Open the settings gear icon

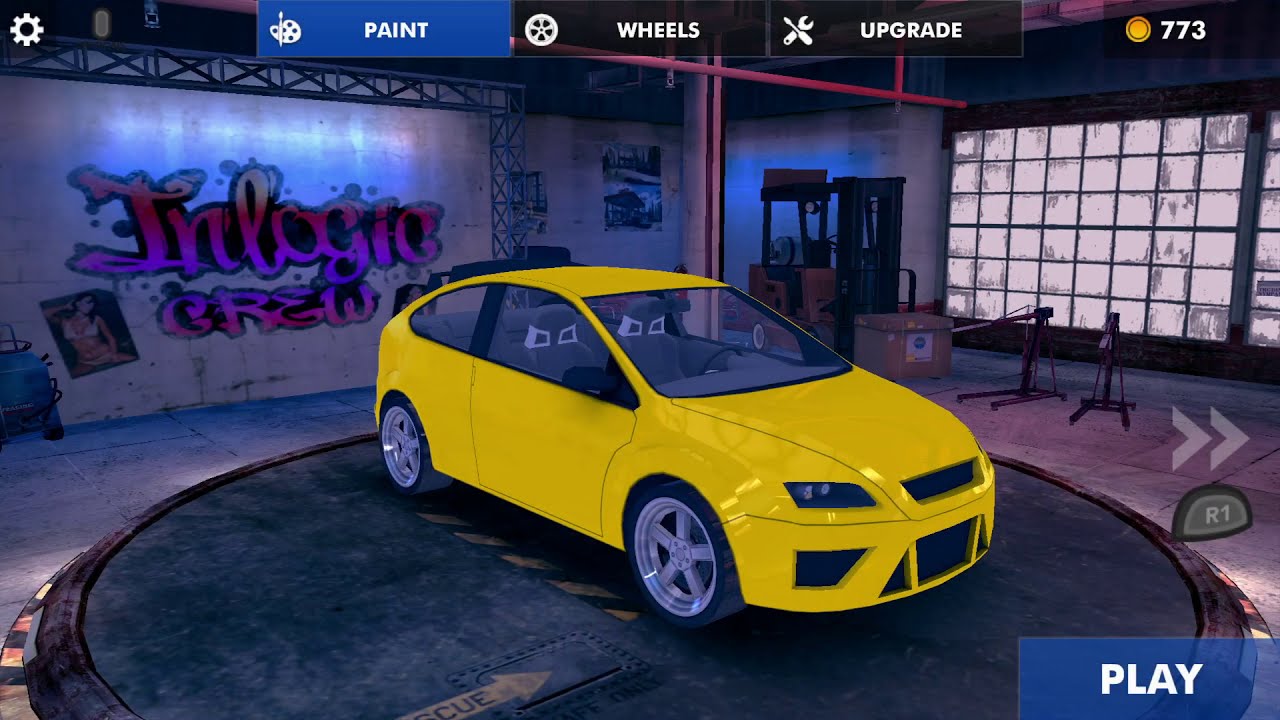(x=26, y=30)
